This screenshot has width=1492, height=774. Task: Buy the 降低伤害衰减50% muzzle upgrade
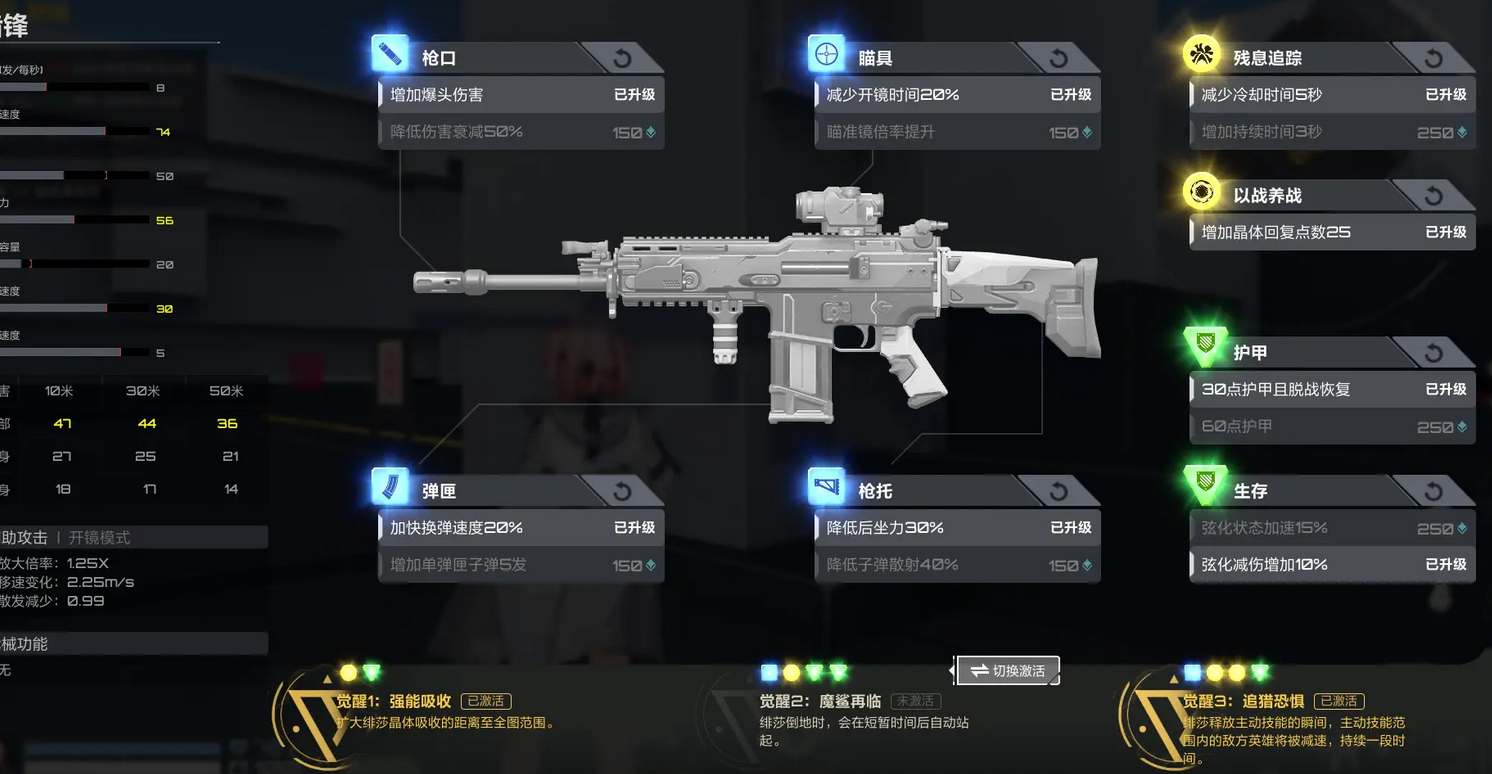(x=520, y=132)
